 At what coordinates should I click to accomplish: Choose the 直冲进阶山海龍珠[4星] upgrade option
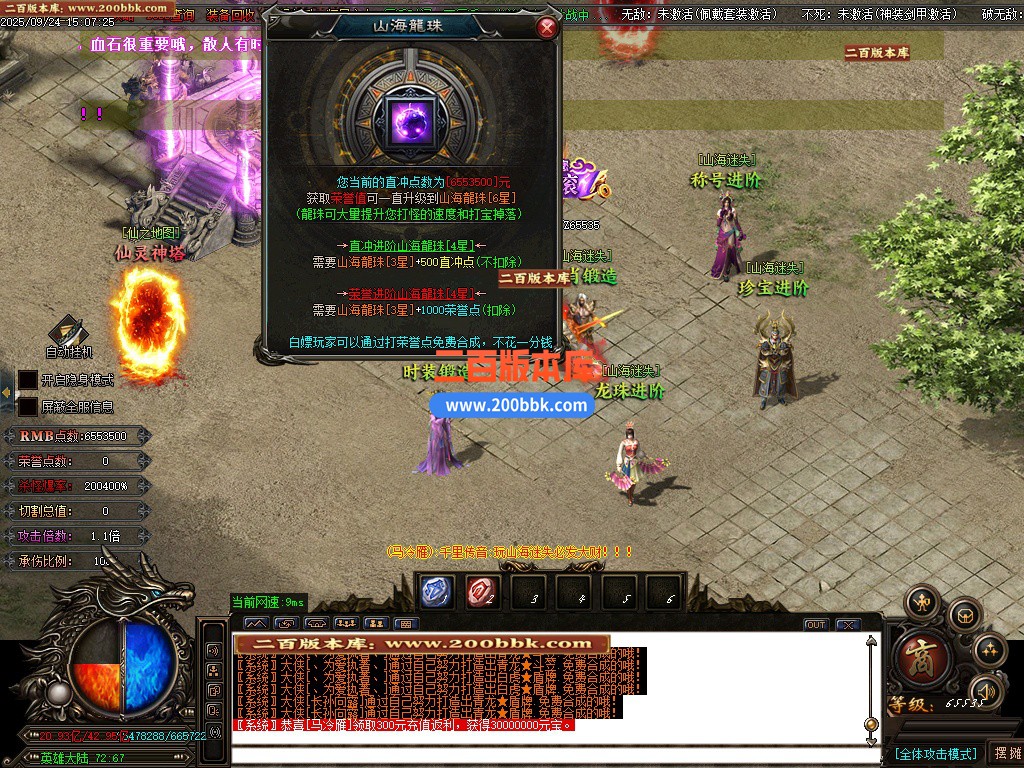411,245
